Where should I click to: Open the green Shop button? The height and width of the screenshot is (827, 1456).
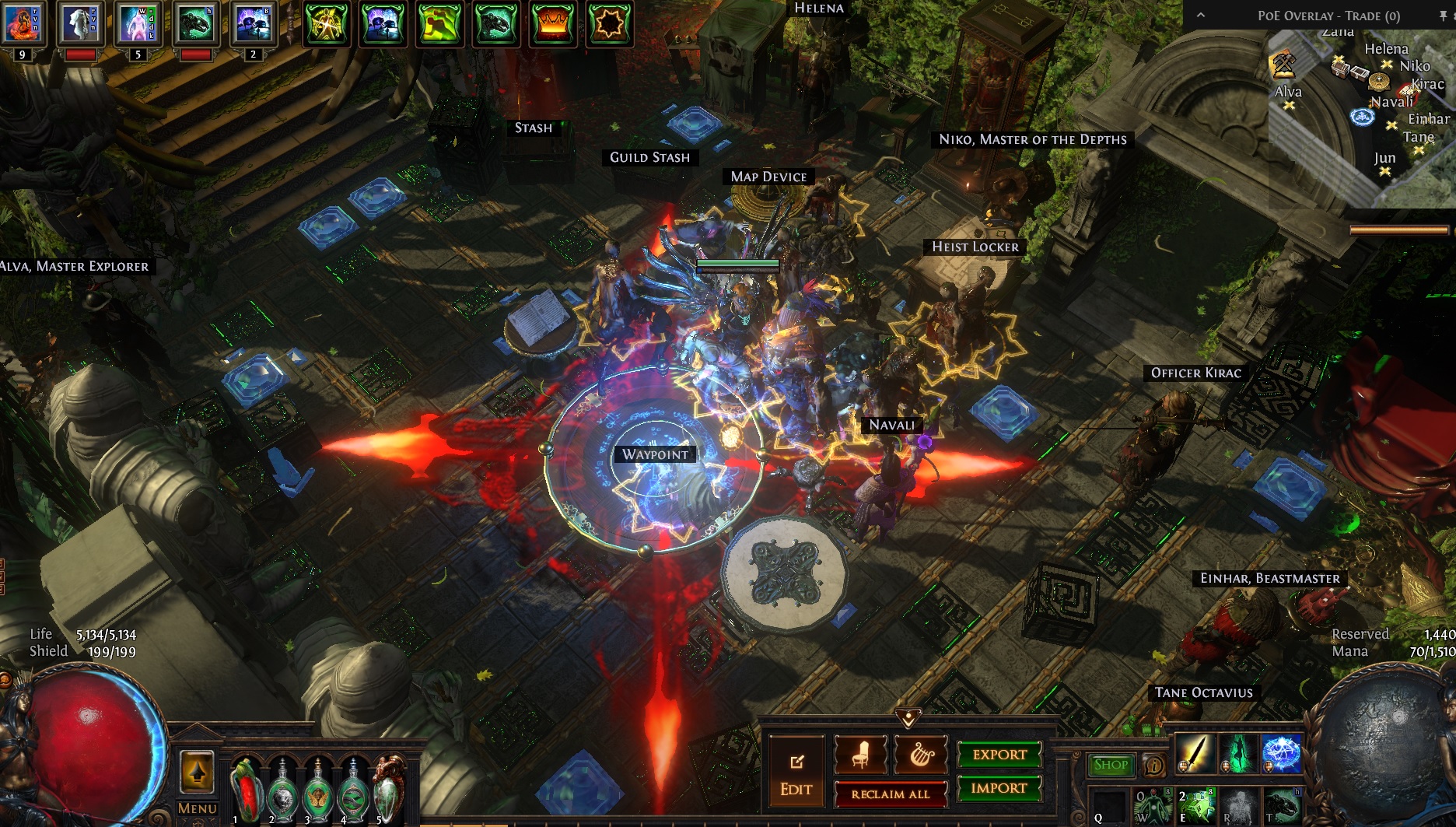pyautogui.click(x=1111, y=765)
